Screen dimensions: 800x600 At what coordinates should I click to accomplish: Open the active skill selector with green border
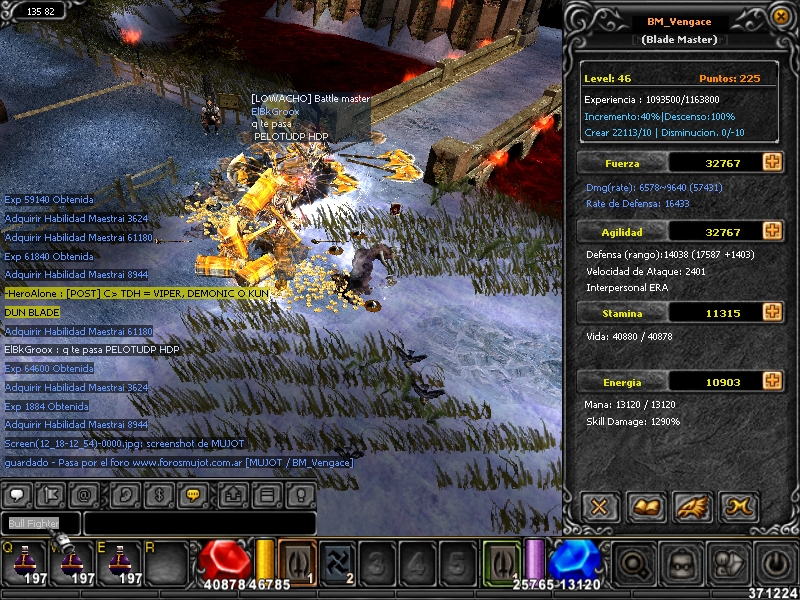click(502, 562)
